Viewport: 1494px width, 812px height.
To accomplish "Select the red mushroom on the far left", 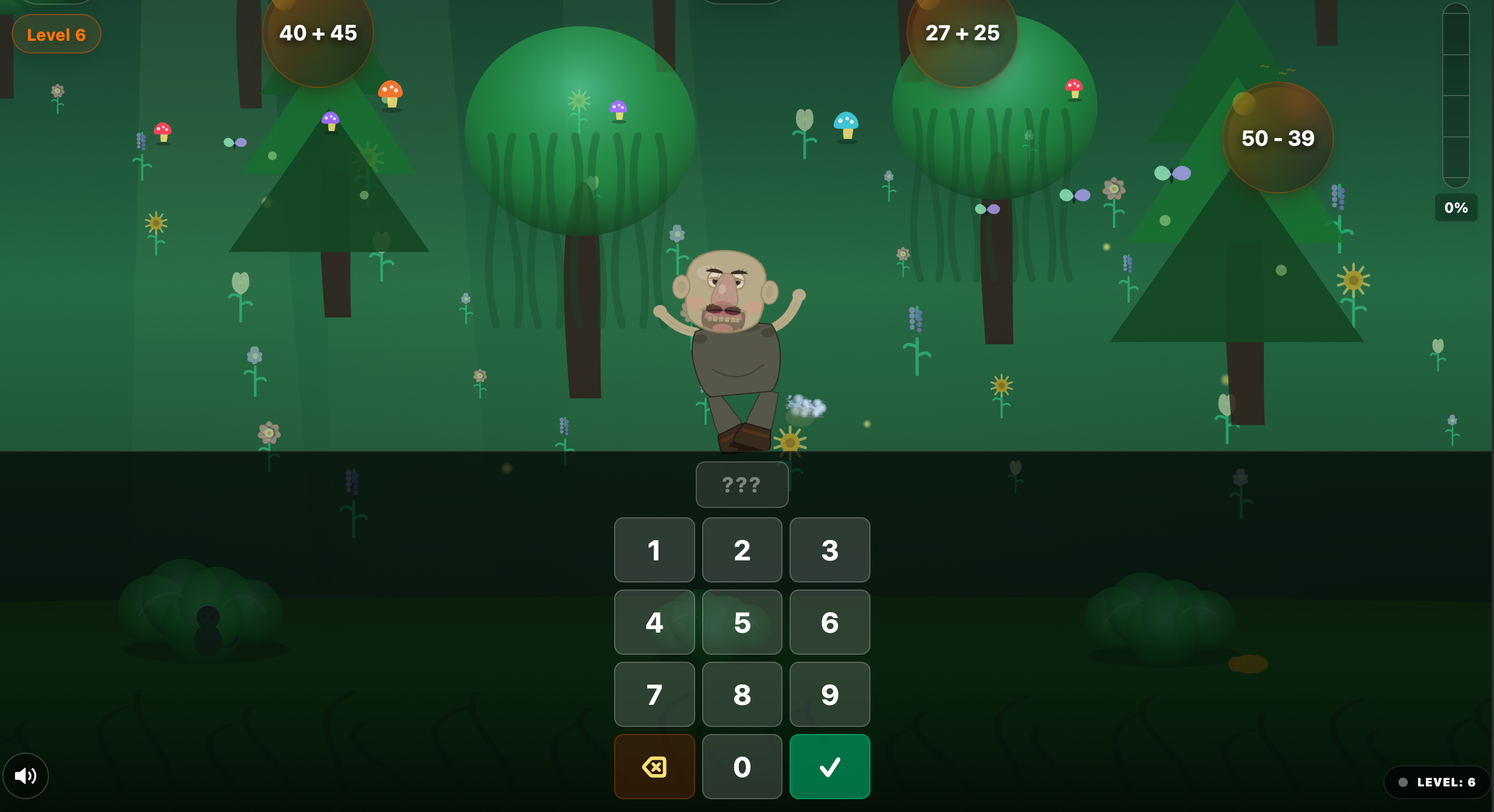I will (163, 129).
